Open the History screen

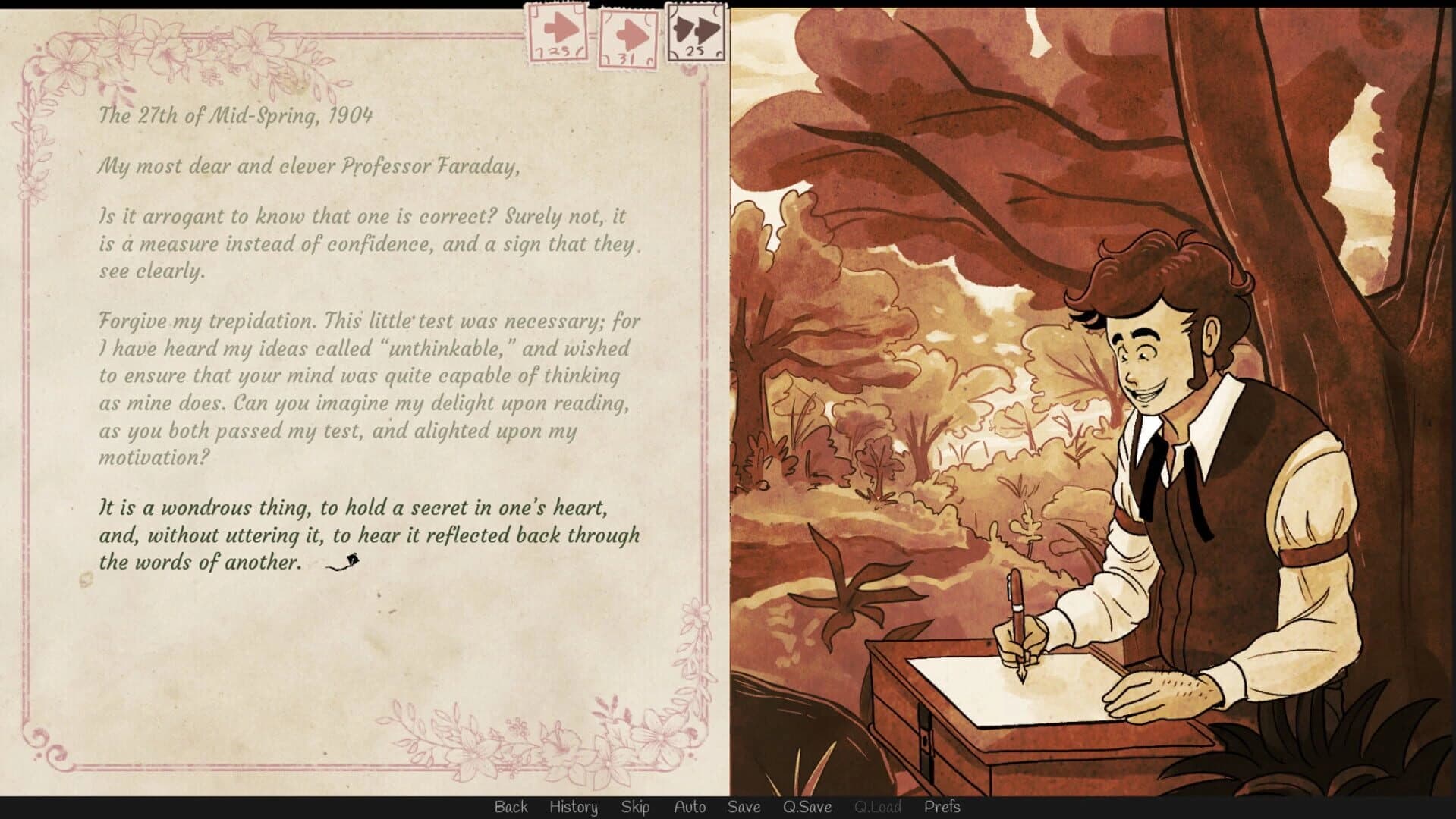(x=573, y=807)
